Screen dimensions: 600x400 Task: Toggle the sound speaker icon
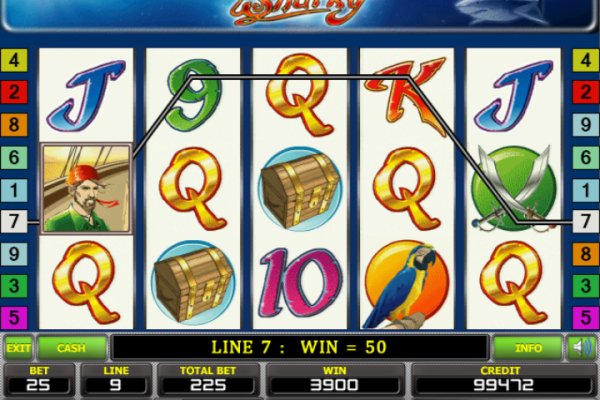tap(581, 348)
